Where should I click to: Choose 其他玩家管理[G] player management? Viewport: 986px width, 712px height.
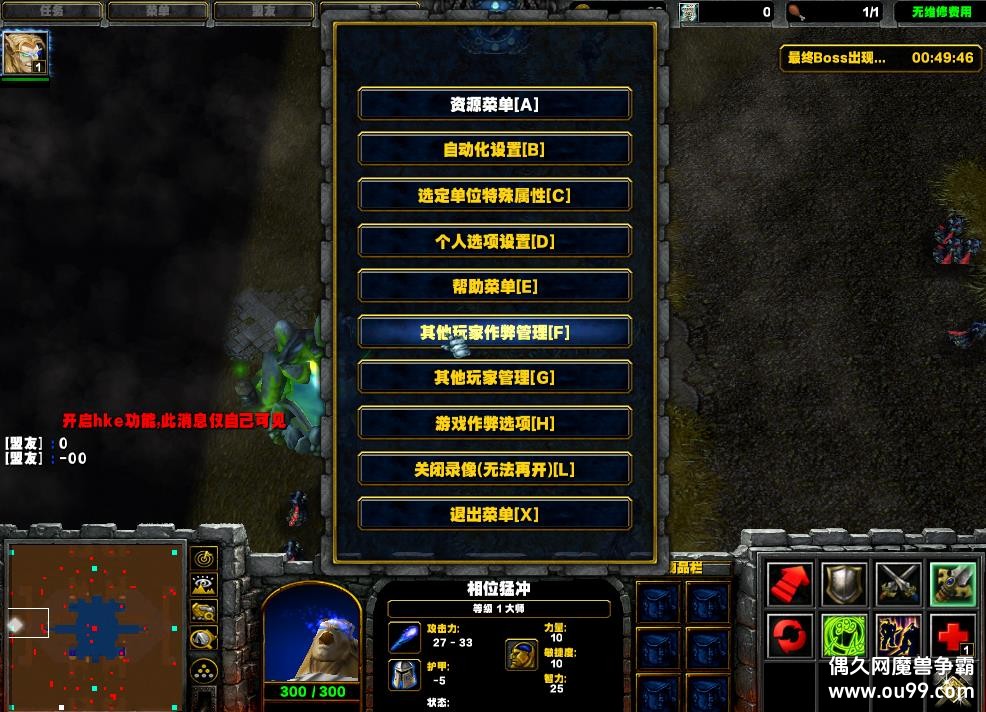pyautogui.click(x=494, y=378)
